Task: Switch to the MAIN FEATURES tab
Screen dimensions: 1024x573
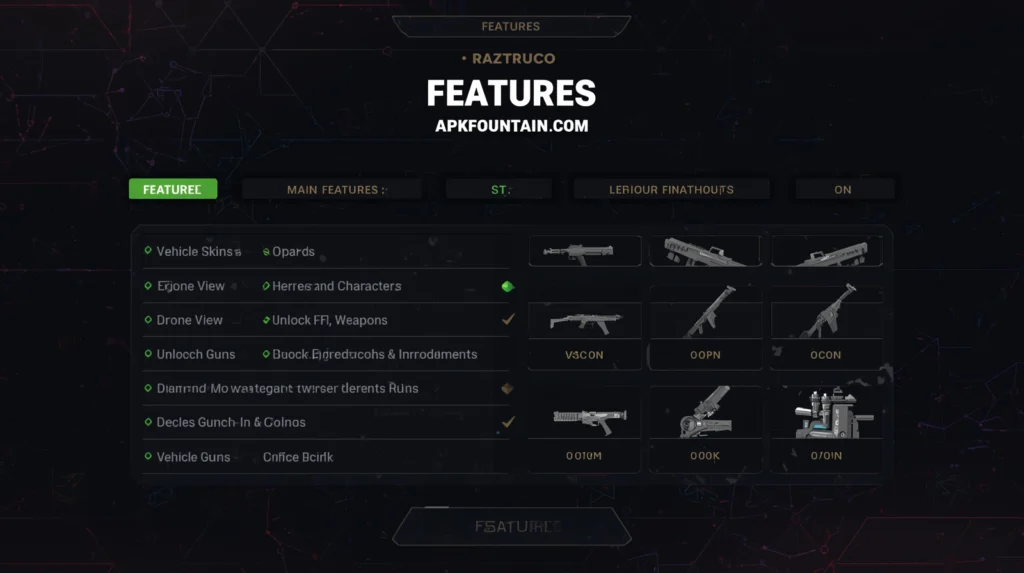Action: coord(332,189)
